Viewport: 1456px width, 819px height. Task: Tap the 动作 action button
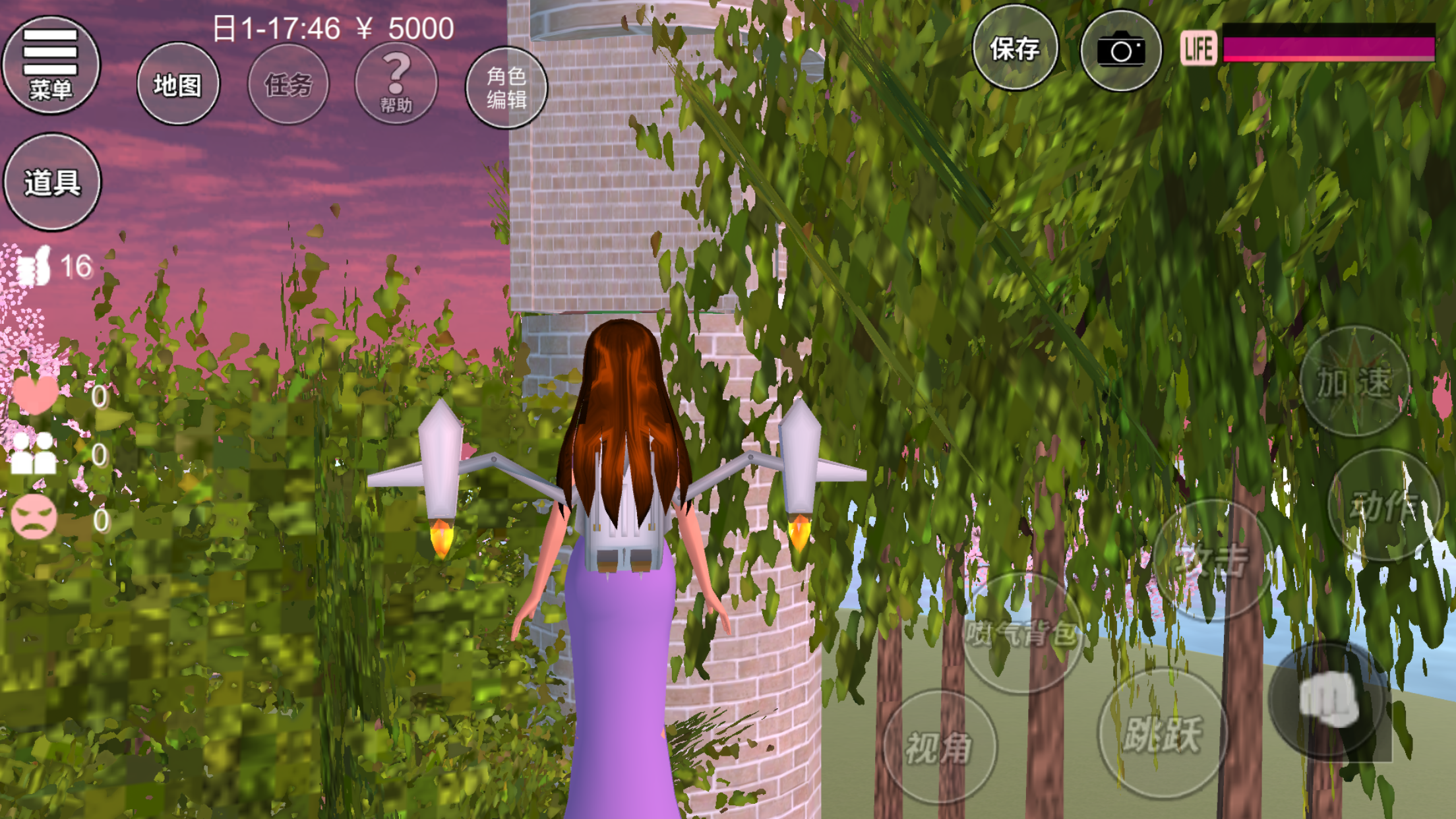point(1383,505)
